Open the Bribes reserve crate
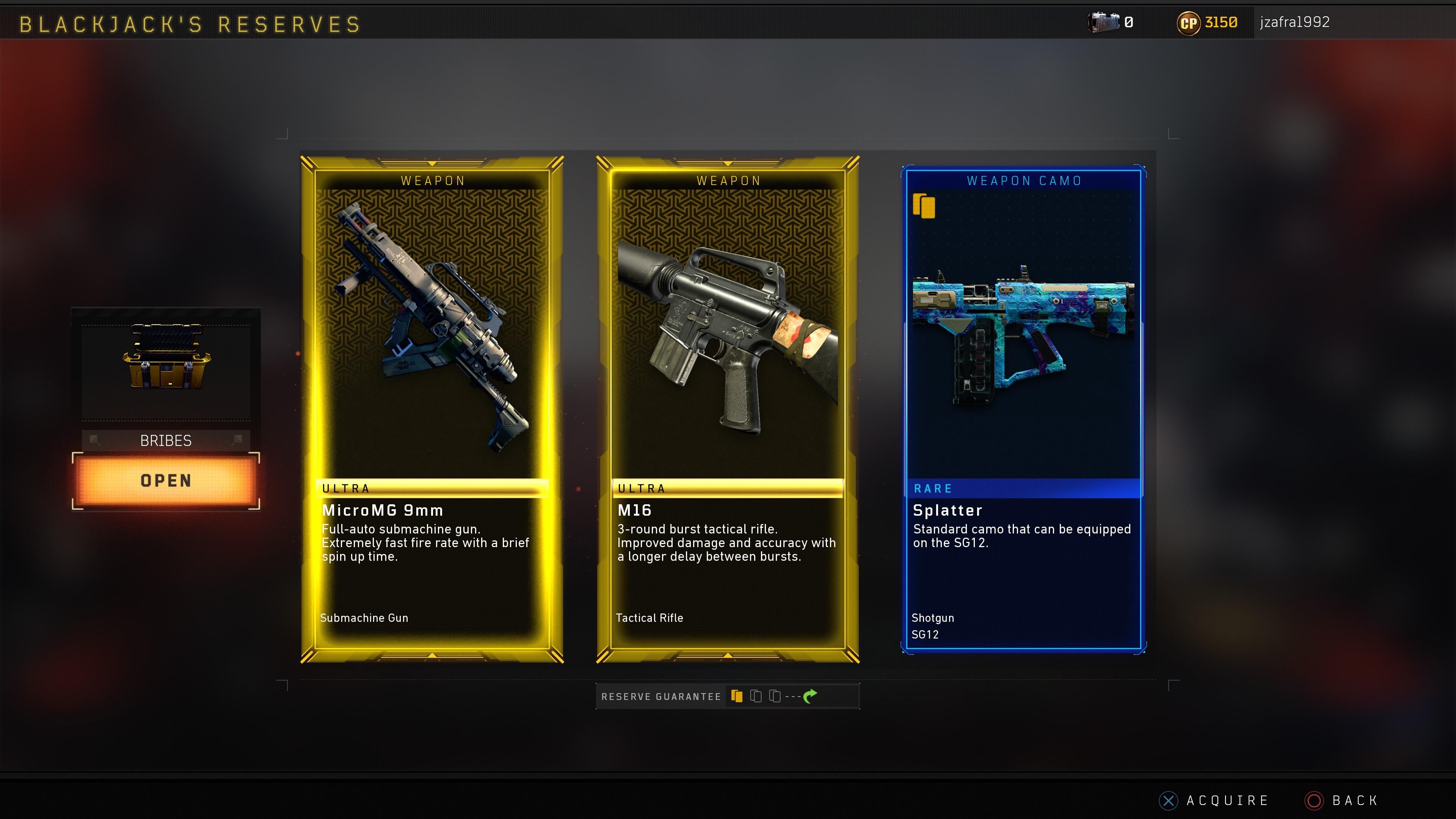 [166, 480]
